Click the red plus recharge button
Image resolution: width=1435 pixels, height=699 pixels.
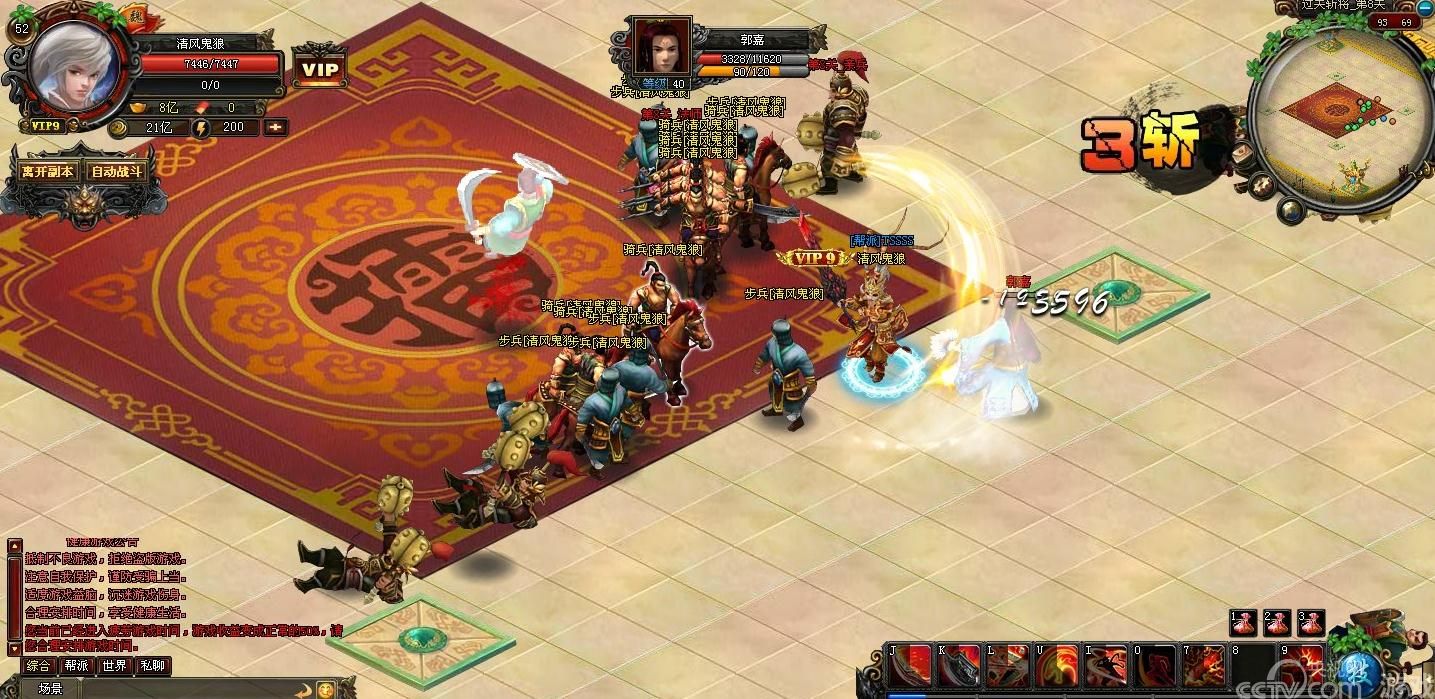point(275,127)
